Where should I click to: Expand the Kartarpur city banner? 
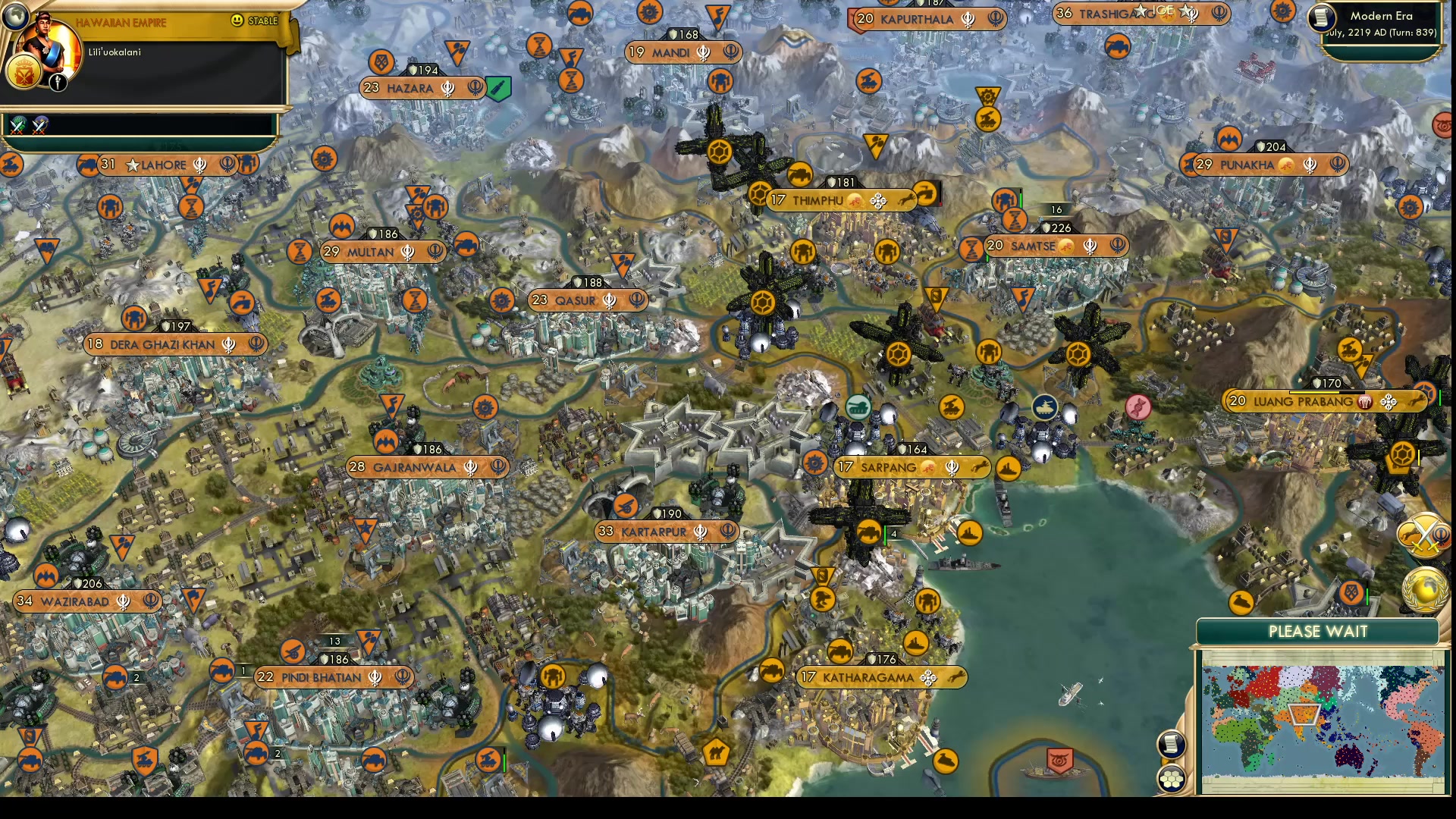666,532
